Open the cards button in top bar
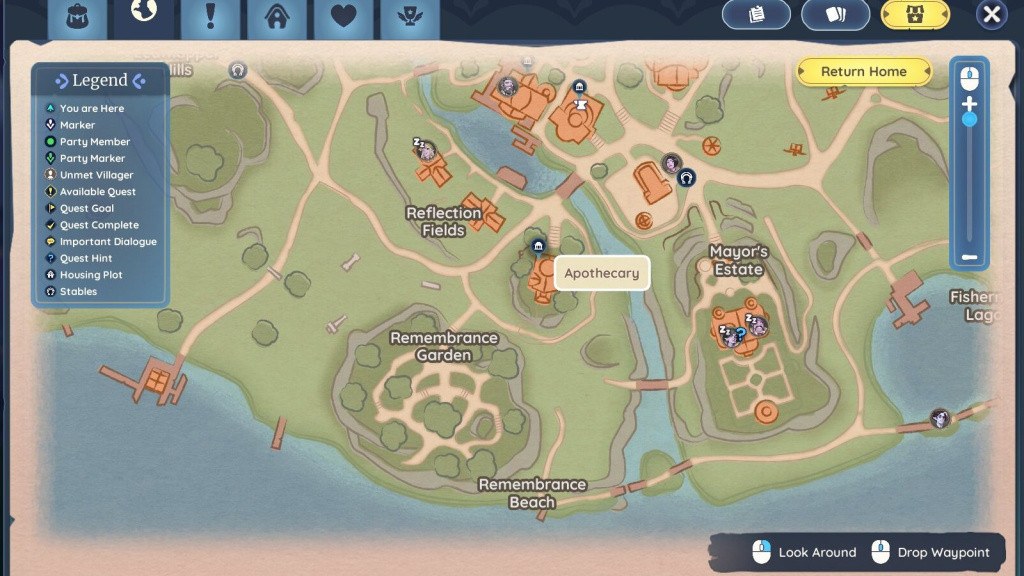This screenshot has height=576, width=1024. [x=835, y=15]
